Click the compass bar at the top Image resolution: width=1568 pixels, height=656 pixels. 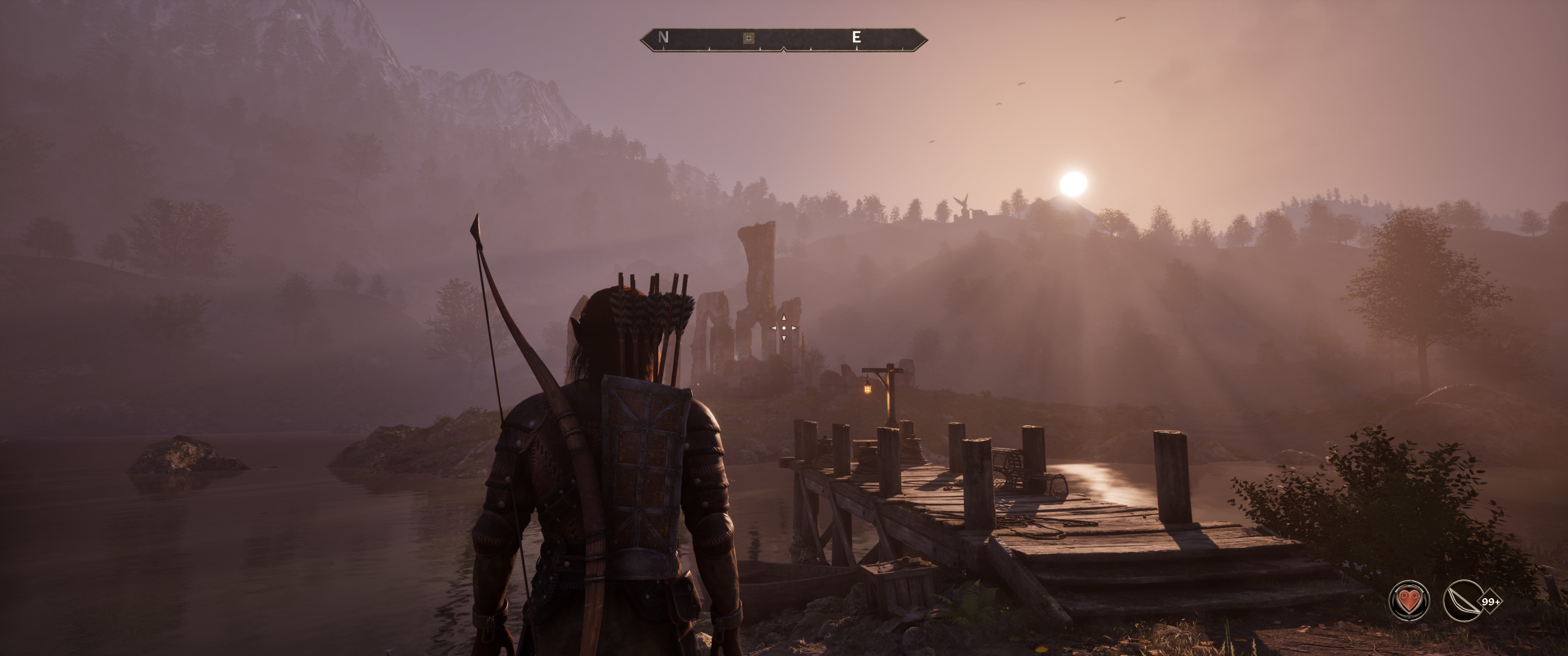tap(784, 39)
